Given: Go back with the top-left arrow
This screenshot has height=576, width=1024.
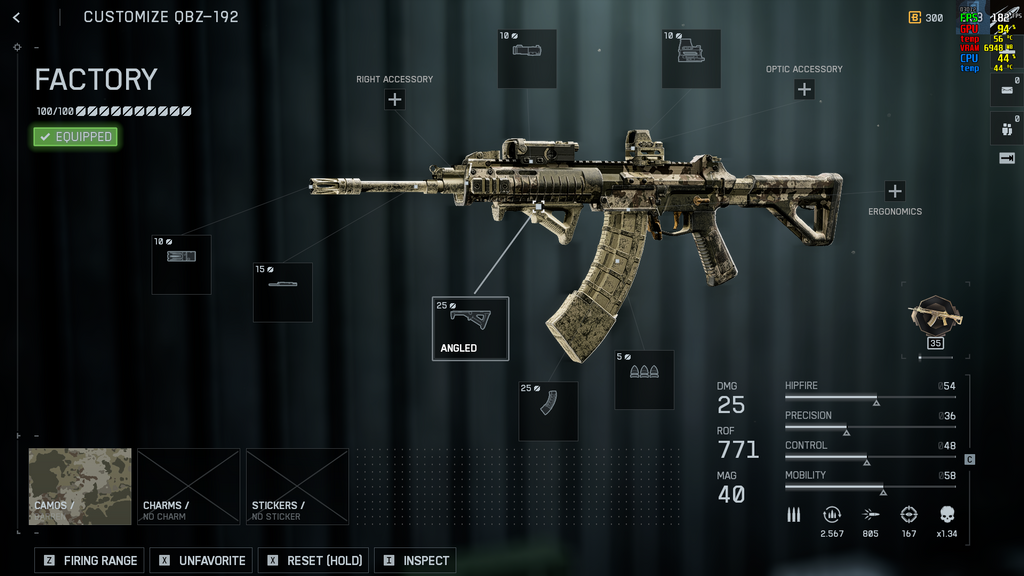Looking at the screenshot, I should point(17,18).
